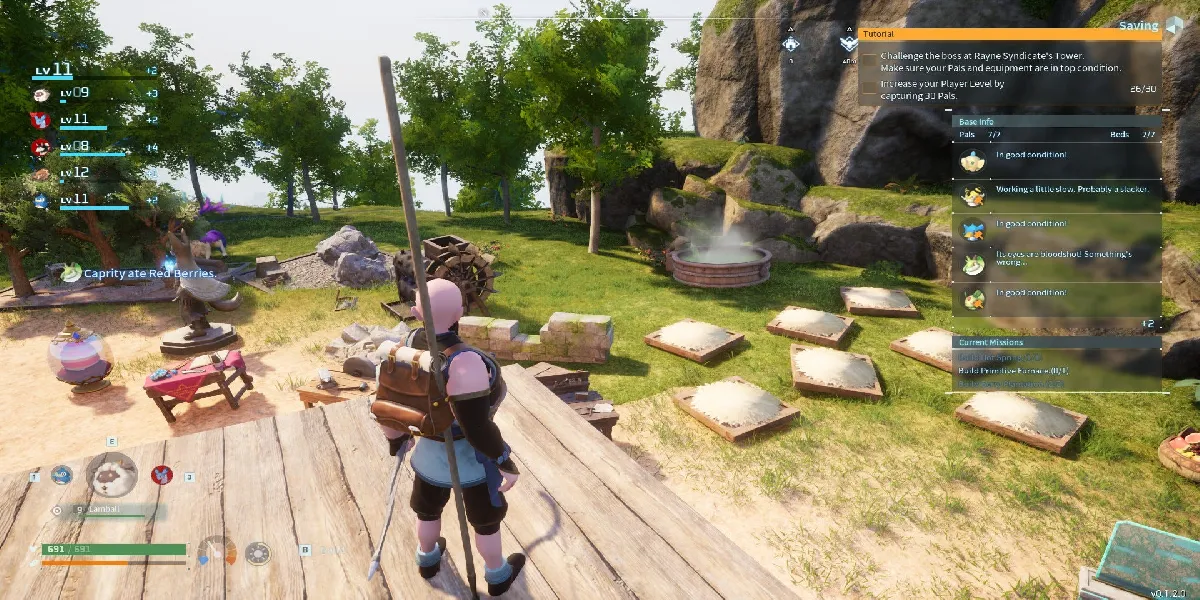Click the Lv 08 party Pal portrait
1200x600 pixels.
click(x=41, y=146)
